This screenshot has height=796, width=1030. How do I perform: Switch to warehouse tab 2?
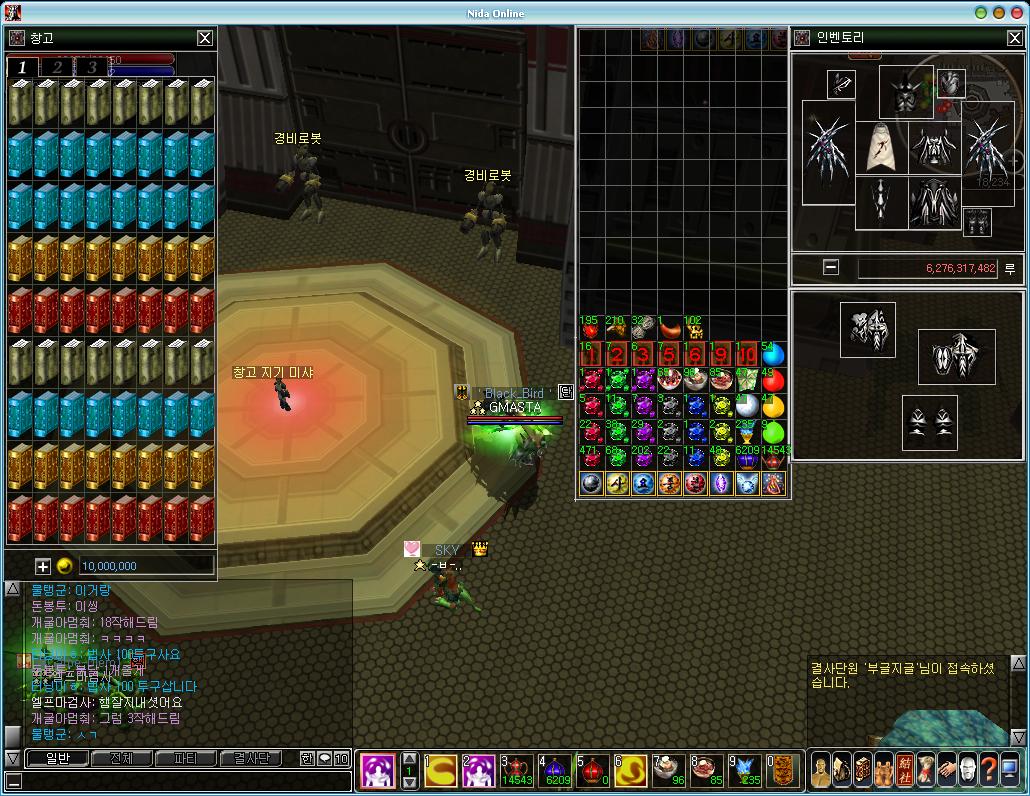[x=58, y=67]
